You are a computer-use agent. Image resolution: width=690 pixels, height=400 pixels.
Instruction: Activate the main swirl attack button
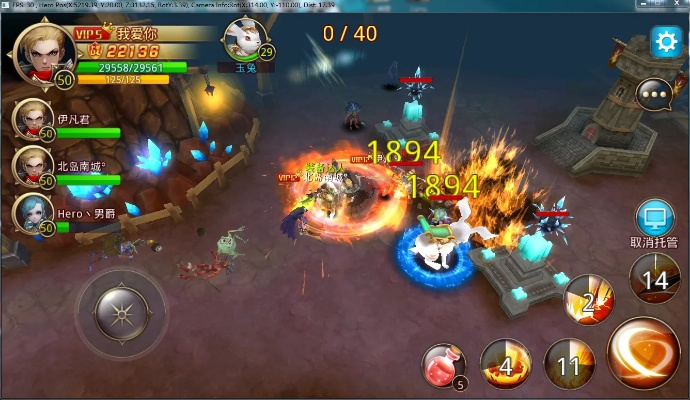click(x=643, y=352)
